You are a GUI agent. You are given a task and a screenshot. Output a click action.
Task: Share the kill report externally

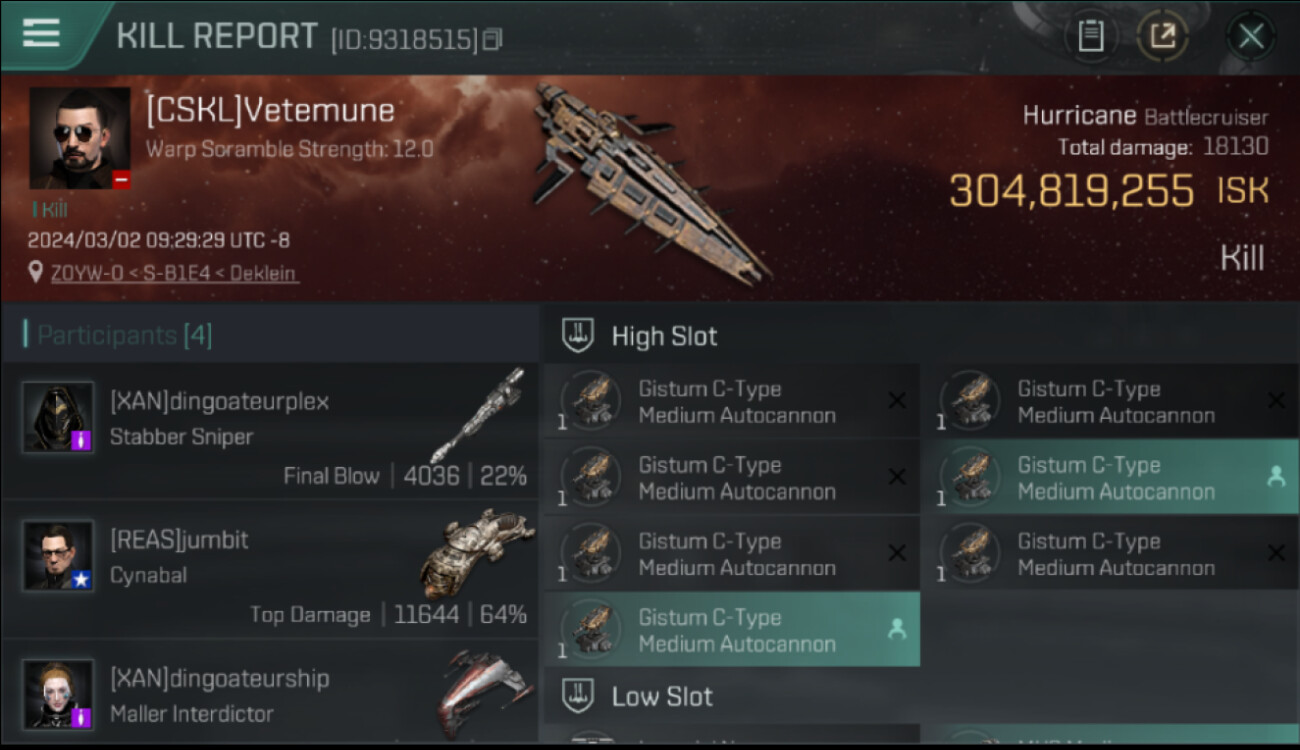click(x=1162, y=37)
